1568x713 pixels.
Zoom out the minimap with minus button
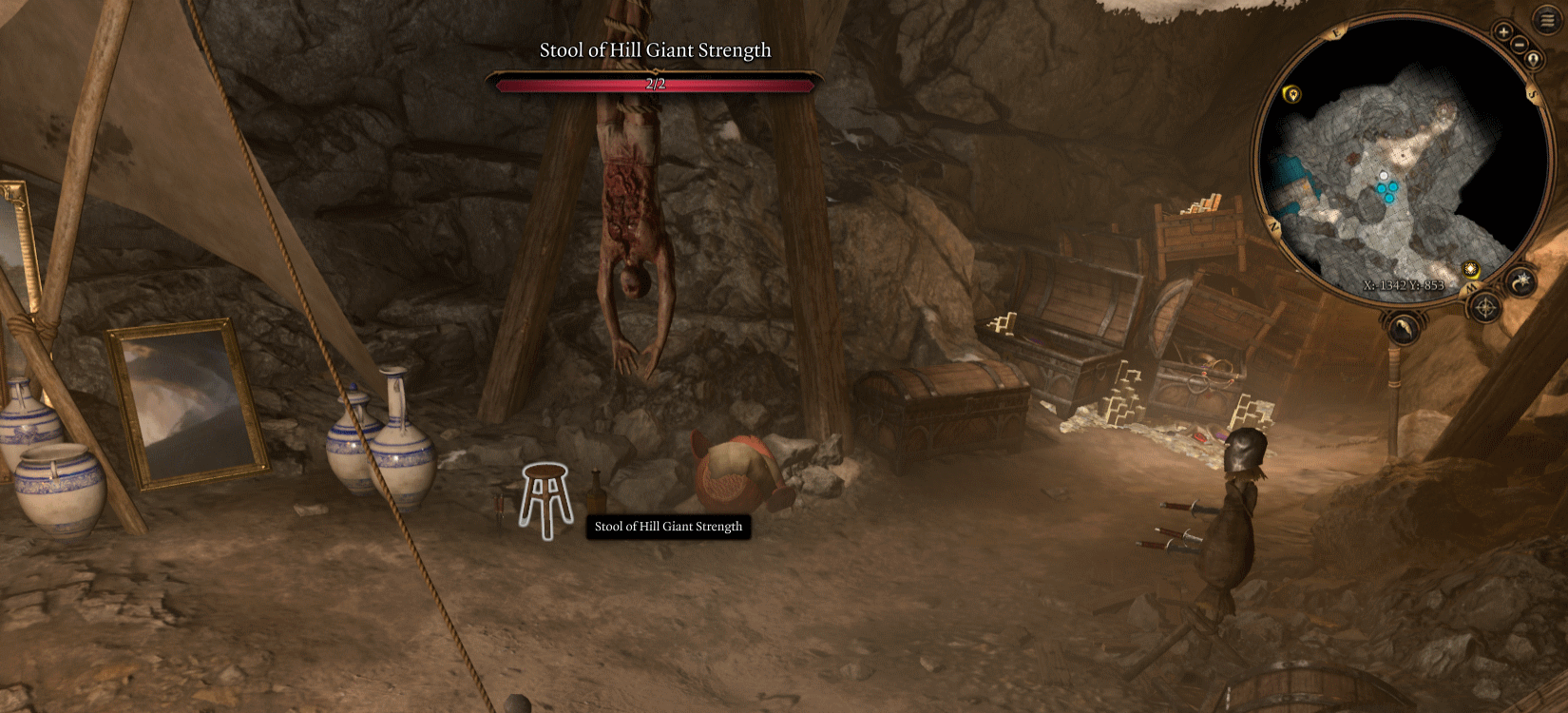coord(1520,45)
